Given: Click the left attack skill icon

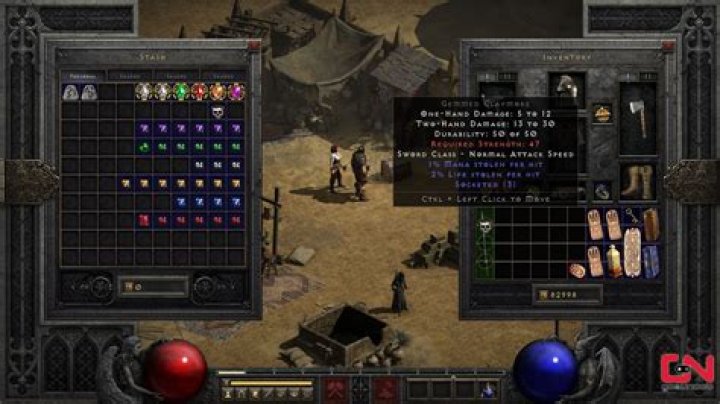Looking at the screenshot, I should click(x=333, y=388).
